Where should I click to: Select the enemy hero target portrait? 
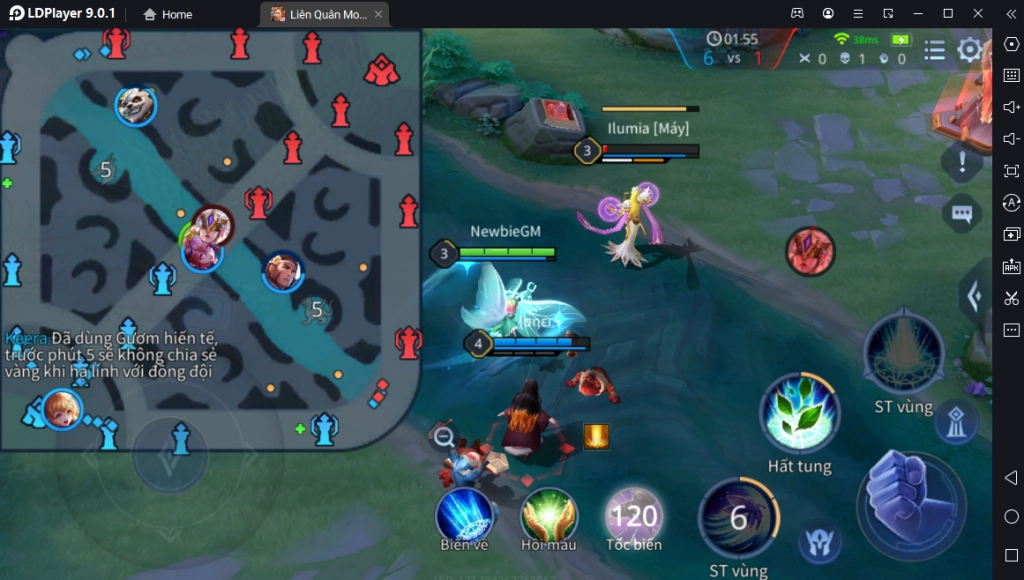[810, 251]
